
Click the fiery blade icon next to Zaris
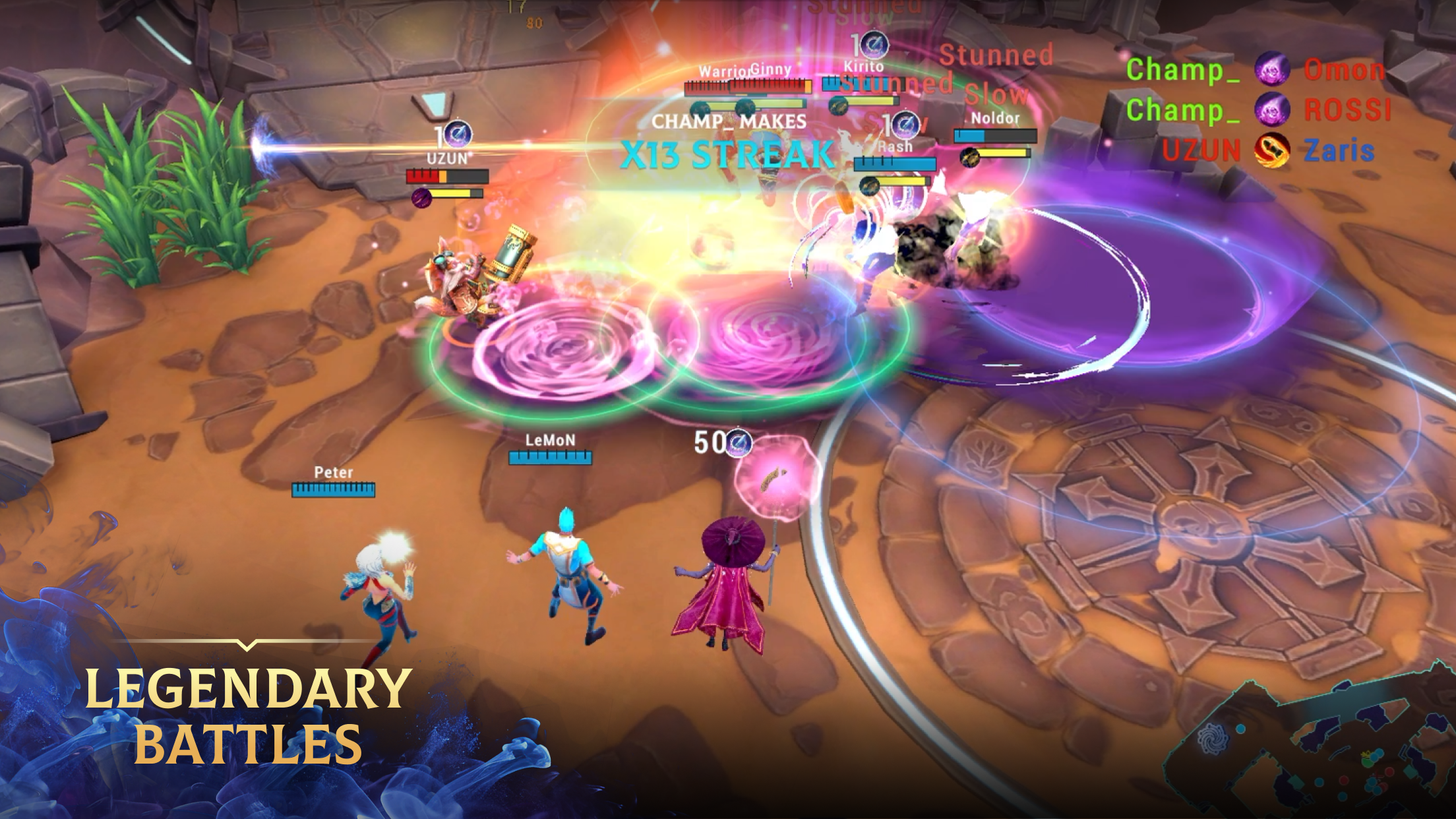pos(1272,151)
